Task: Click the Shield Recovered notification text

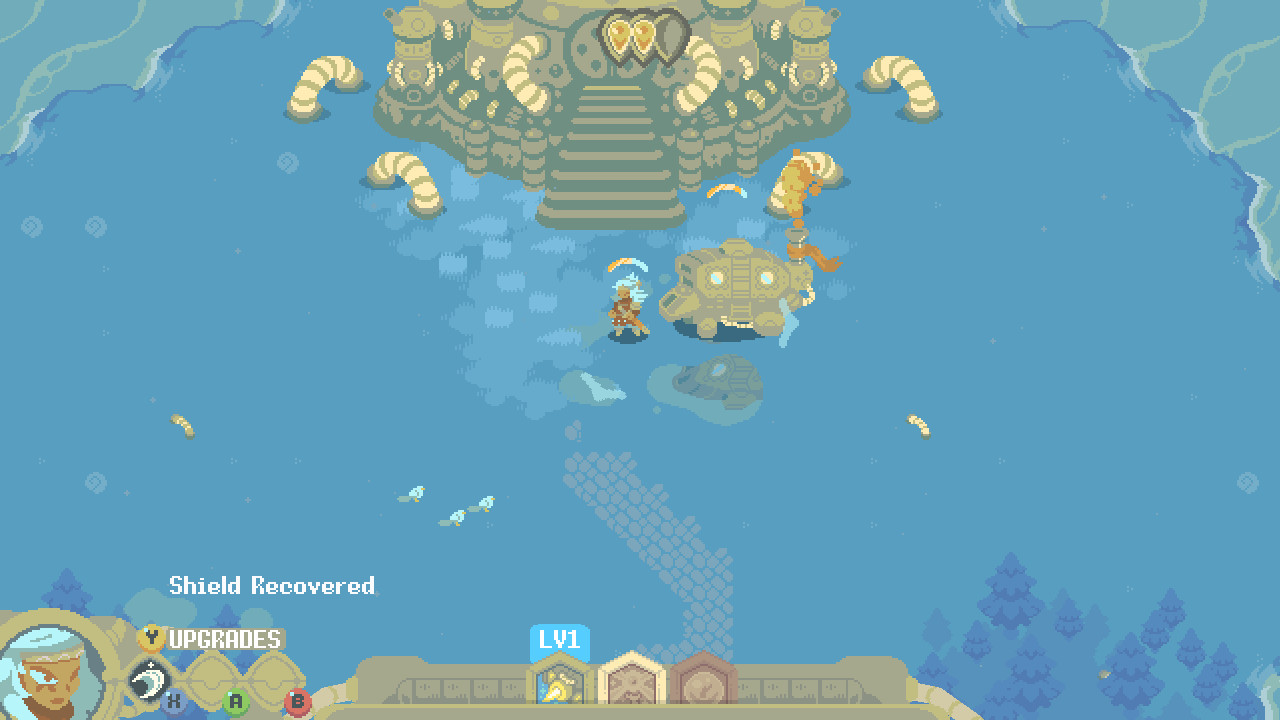Action: [270, 587]
